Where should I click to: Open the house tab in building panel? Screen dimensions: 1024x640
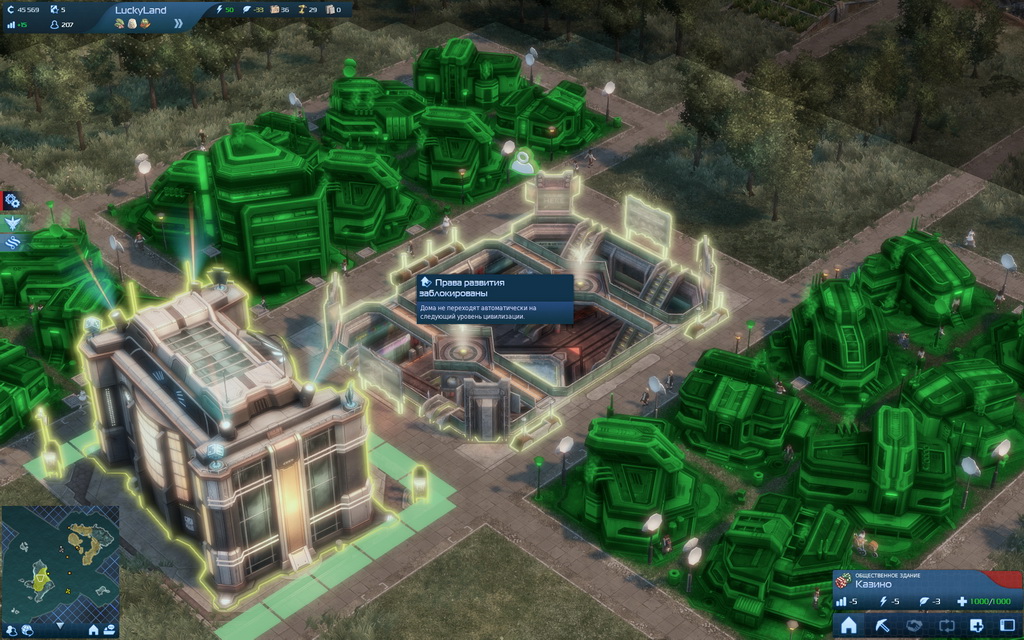(x=849, y=626)
